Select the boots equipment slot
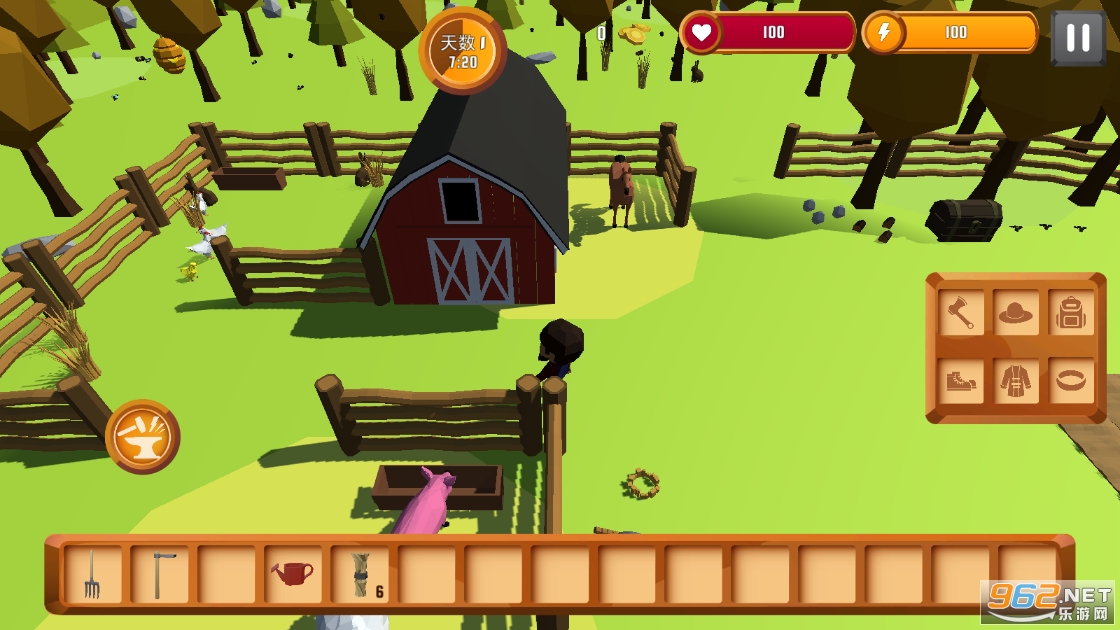This screenshot has width=1120, height=630. pyautogui.click(x=961, y=381)
